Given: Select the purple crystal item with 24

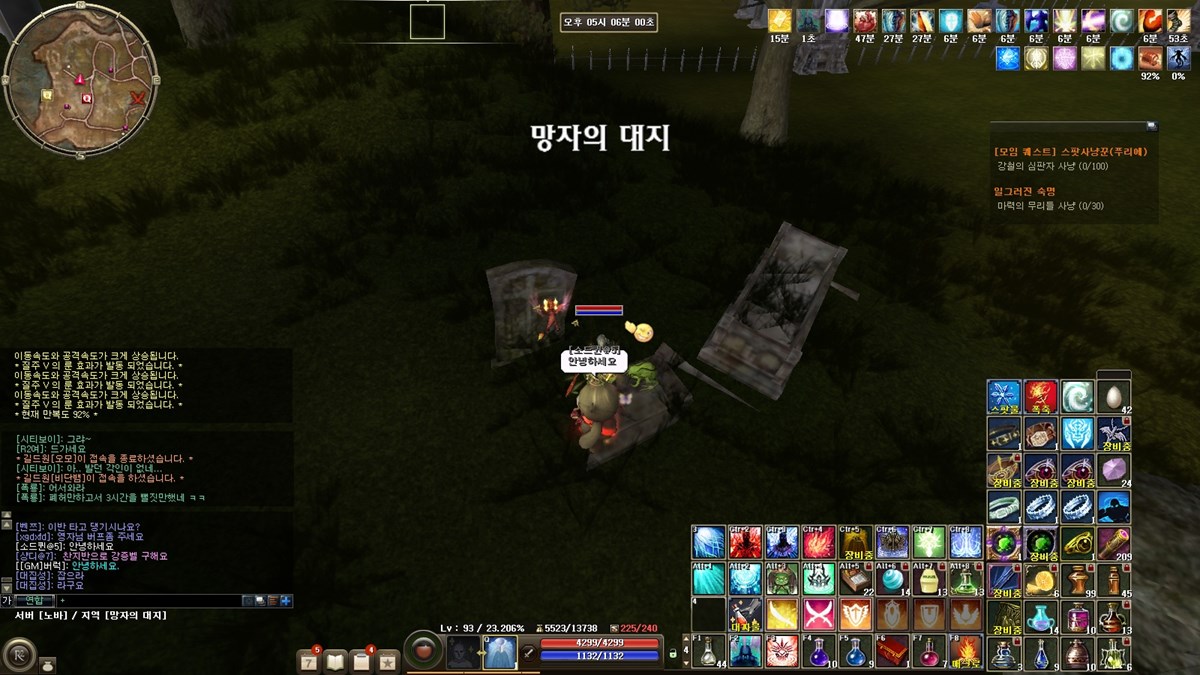Looking at the screenshot, I should click(1114, 469).
